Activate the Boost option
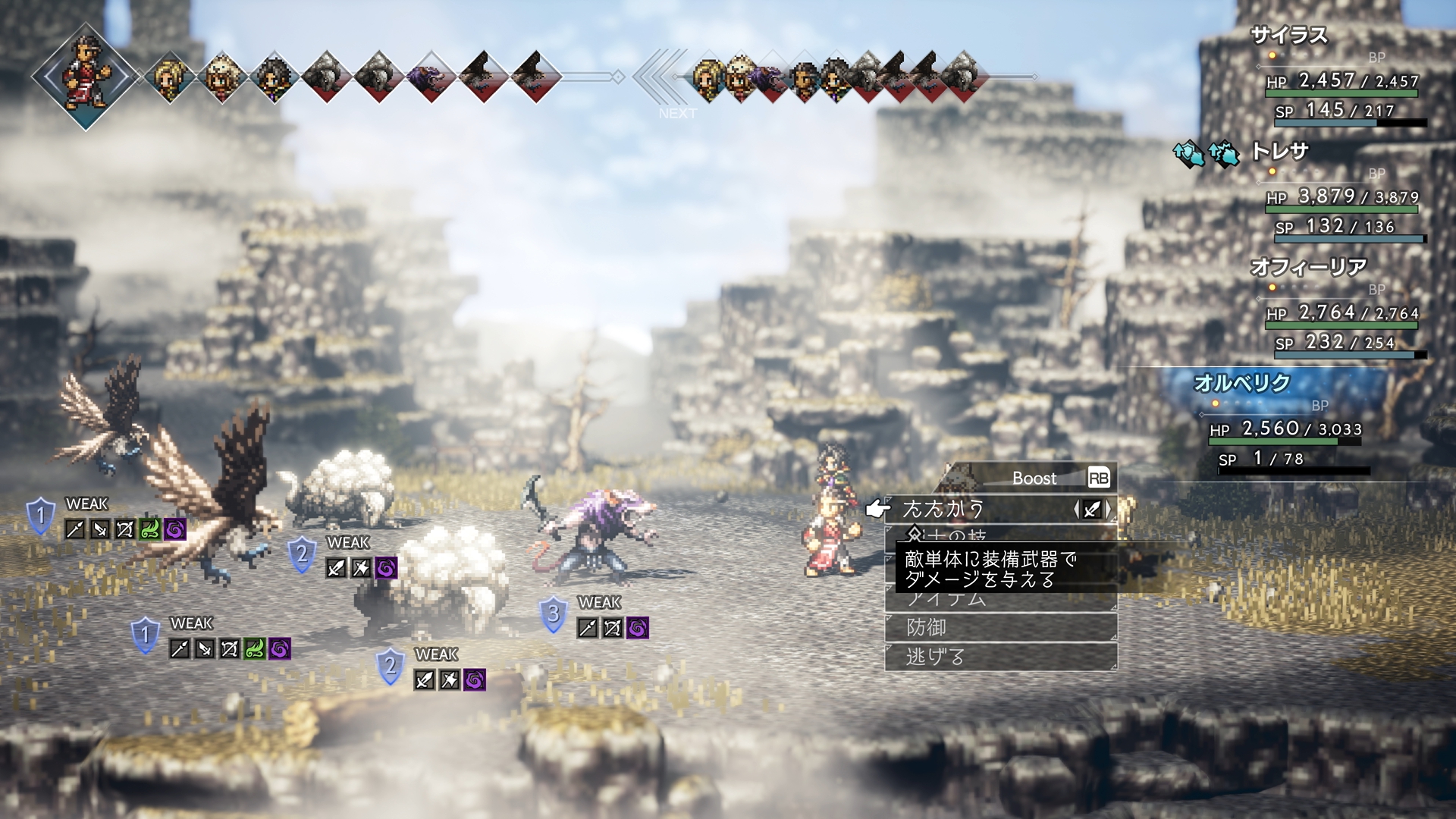This screenshot has height=819, width=1456. pyautogui.click(x=1034, y=478)
